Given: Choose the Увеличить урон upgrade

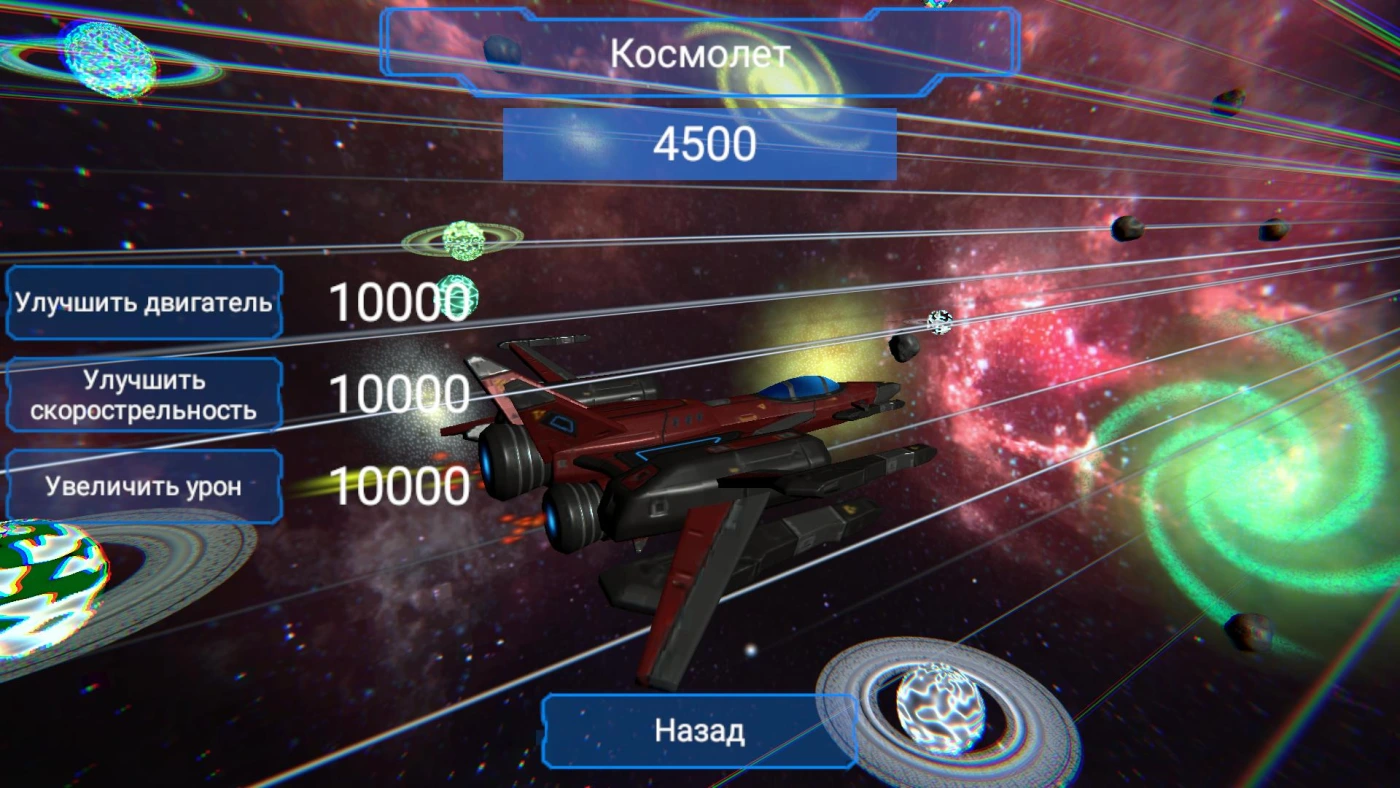Looking at the screenshot, I should pyautogui.click(x=144, y=487).
